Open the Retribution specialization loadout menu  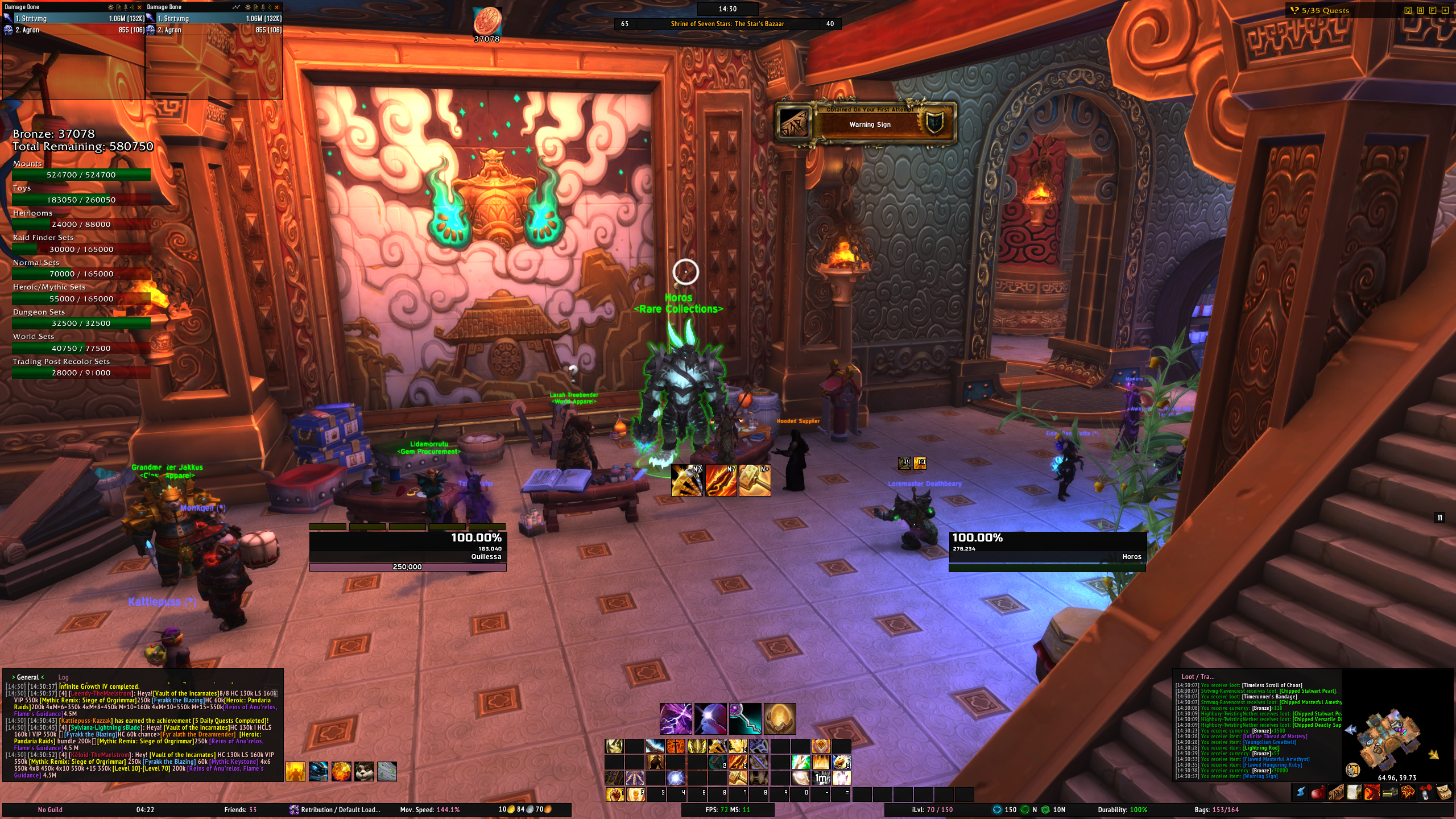click(335, 810)
